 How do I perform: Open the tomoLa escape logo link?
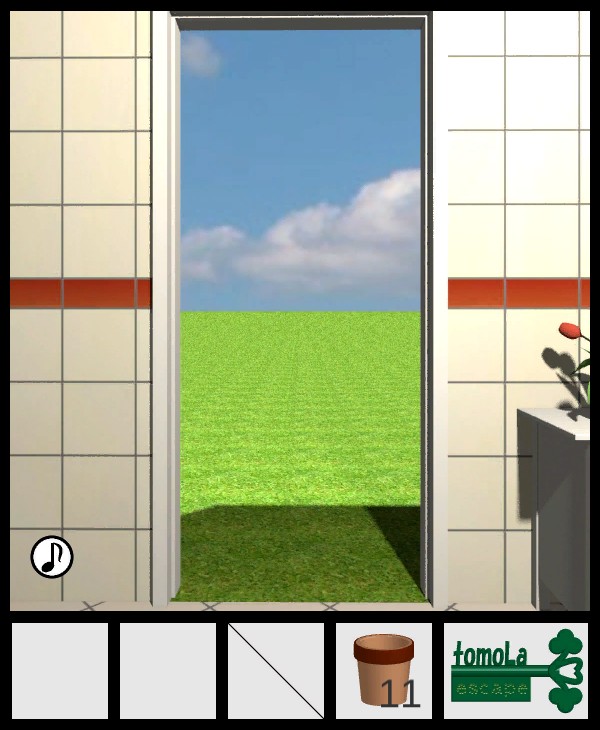[x=516, y=670]
